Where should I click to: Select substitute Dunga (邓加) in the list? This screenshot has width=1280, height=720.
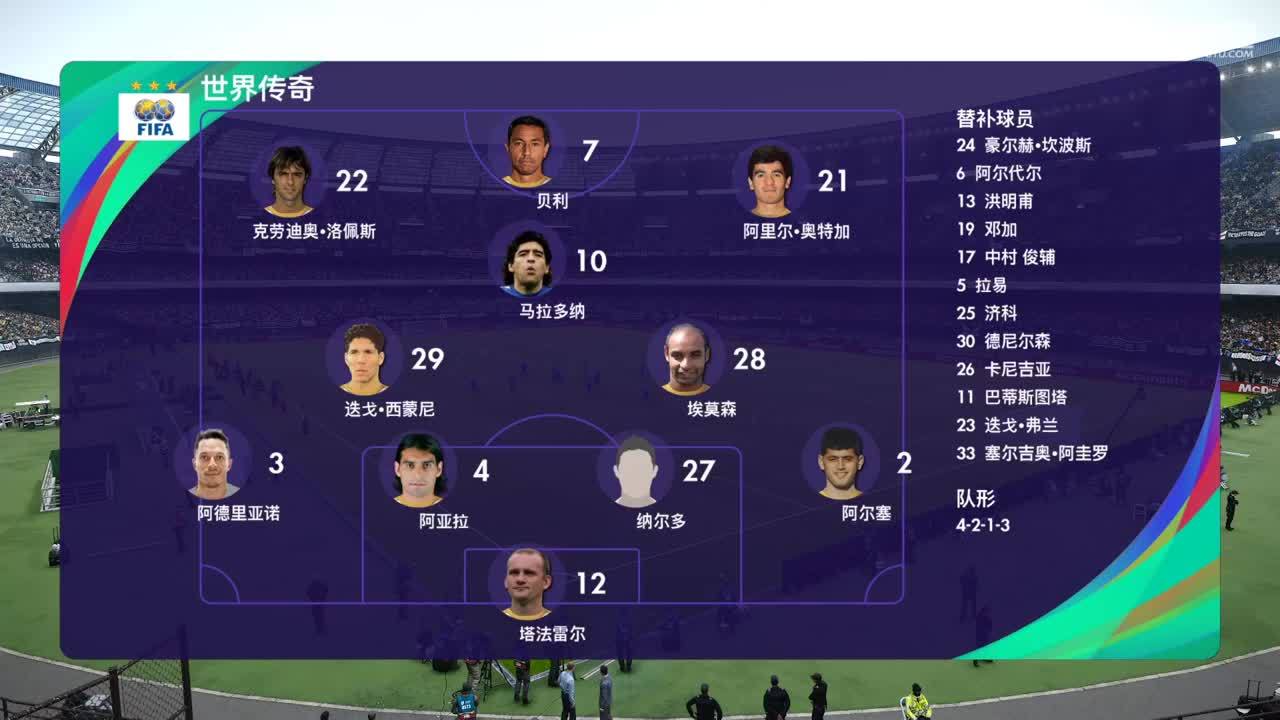click(1000, 229)
